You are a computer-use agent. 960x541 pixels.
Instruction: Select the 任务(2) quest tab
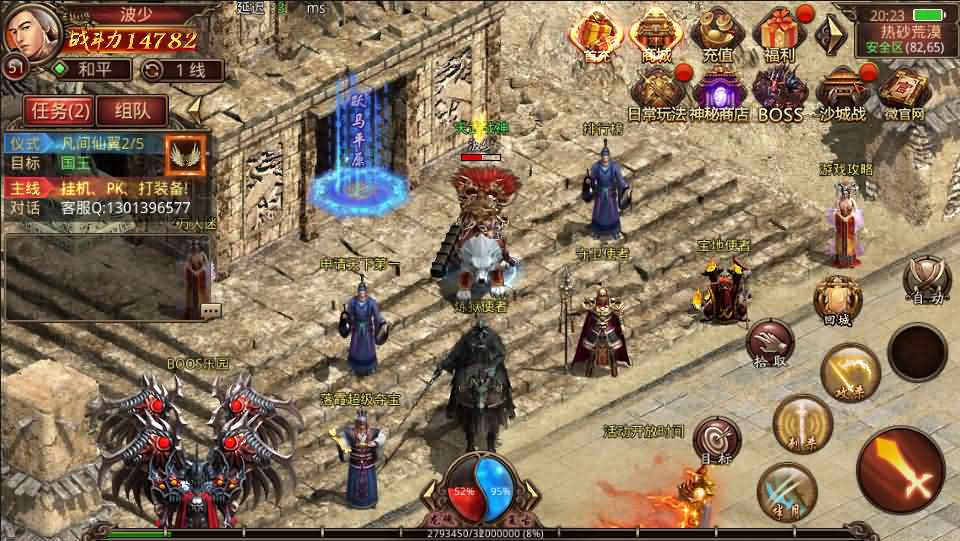pos(57,110)
